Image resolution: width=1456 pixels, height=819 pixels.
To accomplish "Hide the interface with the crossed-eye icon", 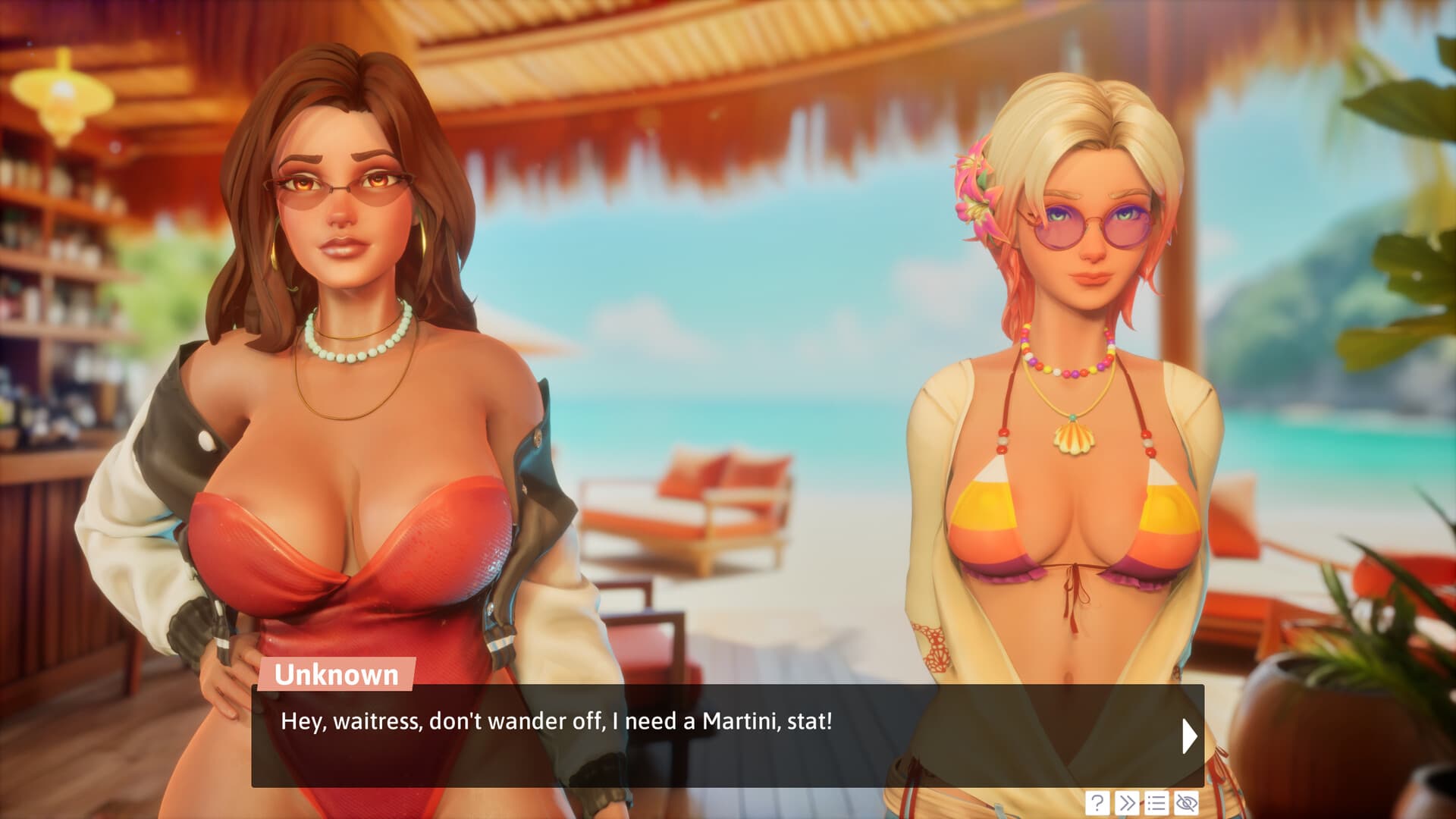I will [x=1186, y=802].
